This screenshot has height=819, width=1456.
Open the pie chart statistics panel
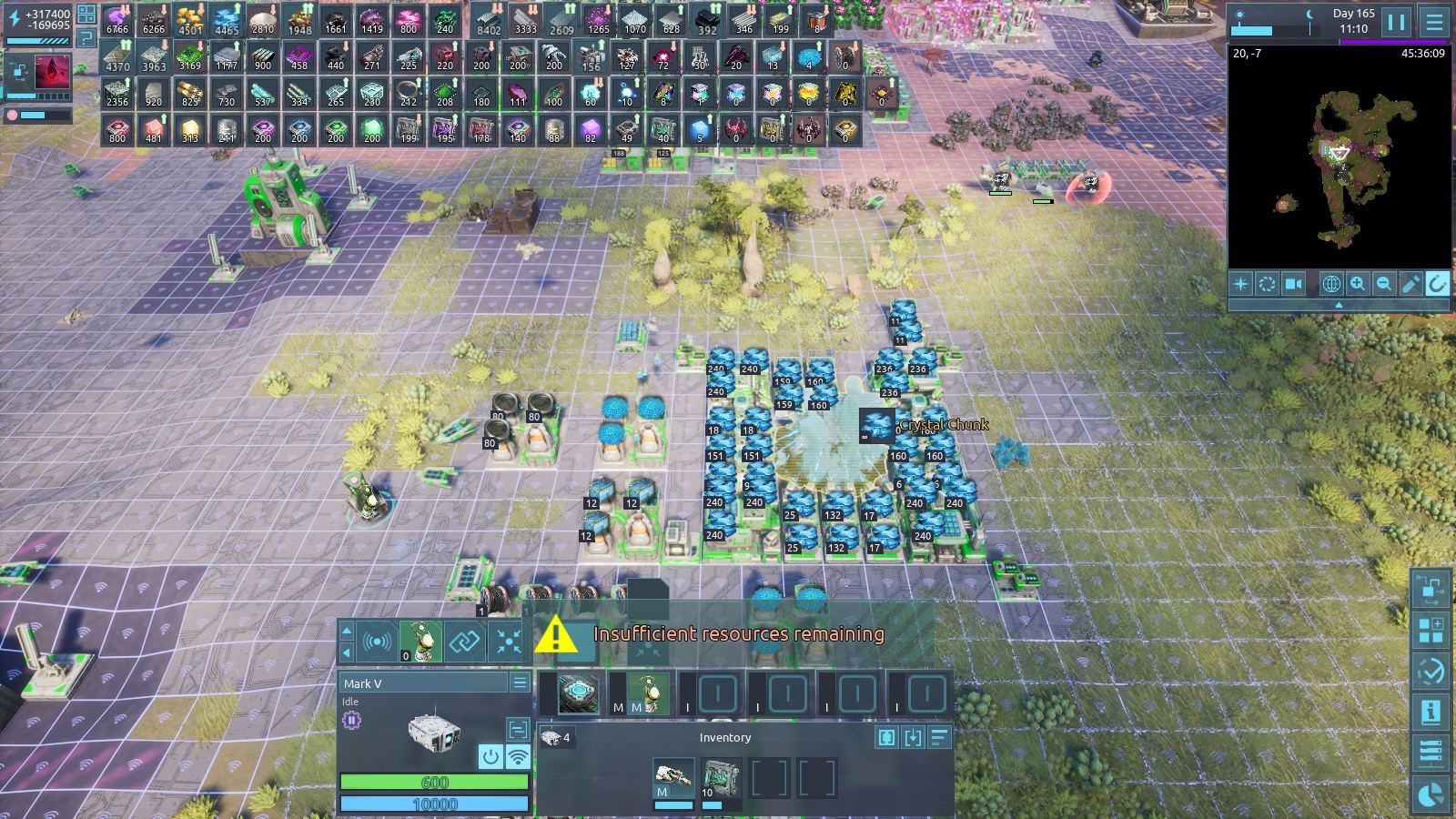(x=1431, y=795)
